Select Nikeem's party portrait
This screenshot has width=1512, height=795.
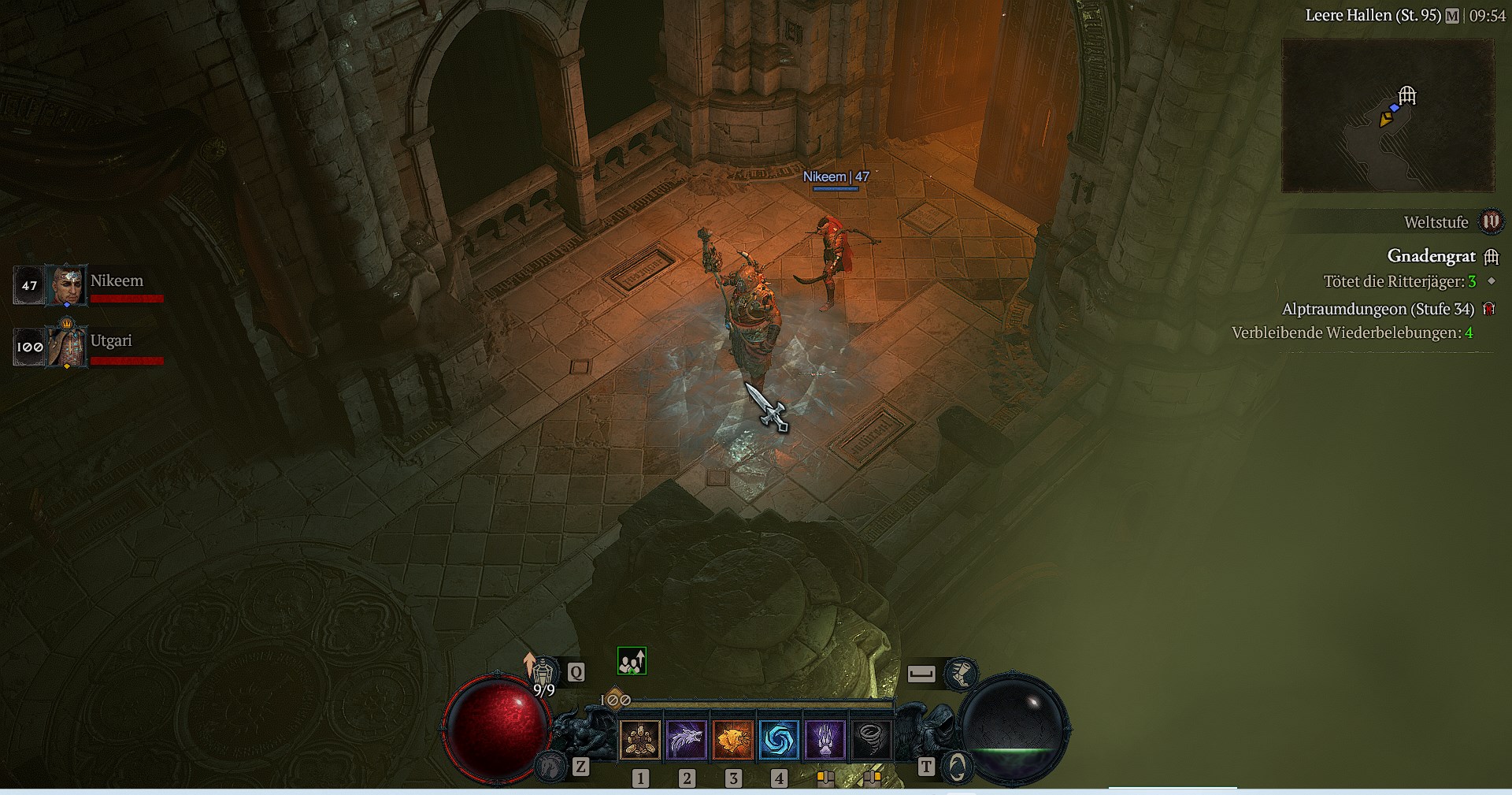point(65,285)
